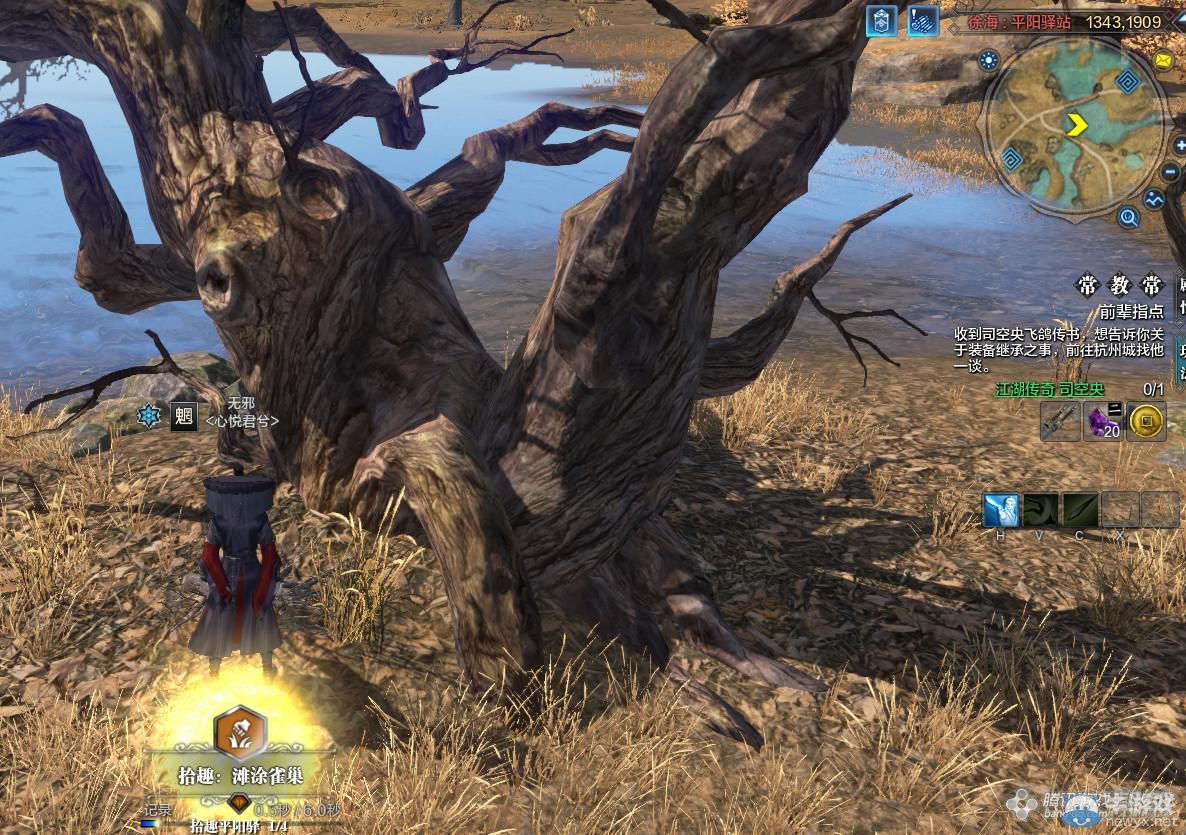The image size is (1186, 835).
Task: Open the blue exclamation scroll icon
Action: (922, 22)
